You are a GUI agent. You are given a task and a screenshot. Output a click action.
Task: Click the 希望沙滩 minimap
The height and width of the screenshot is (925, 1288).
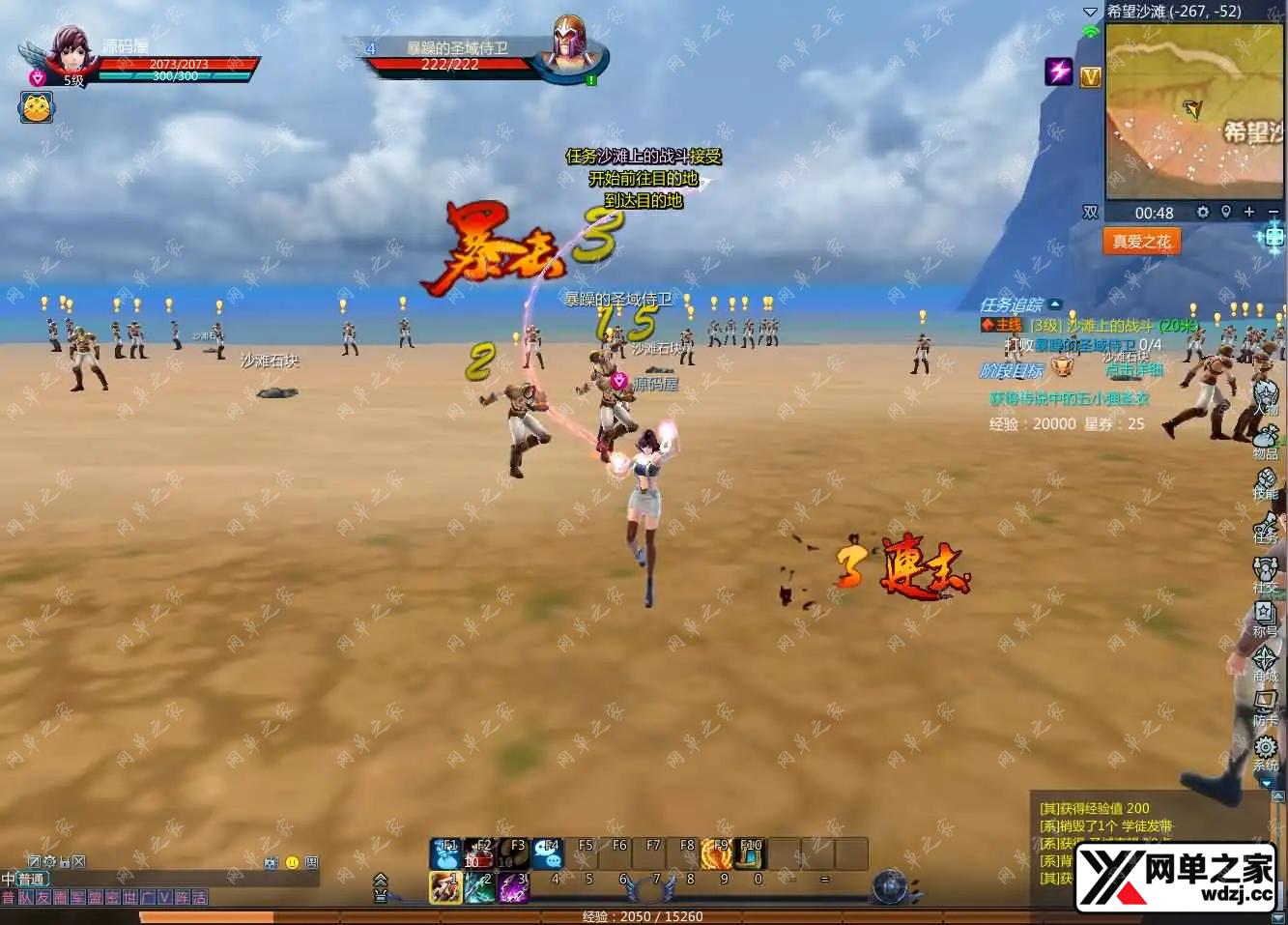1193,111
